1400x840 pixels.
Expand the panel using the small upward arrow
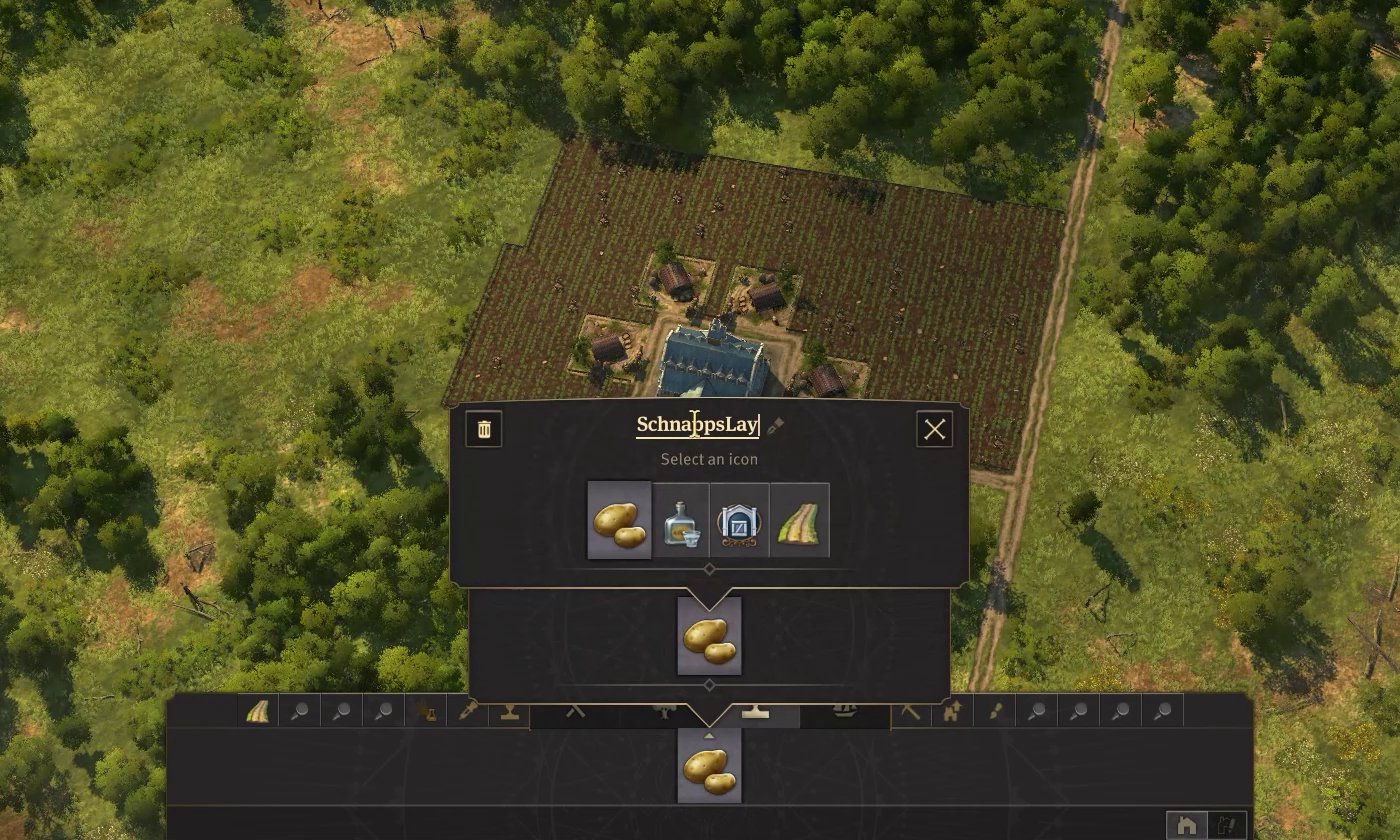pos(707,734)
